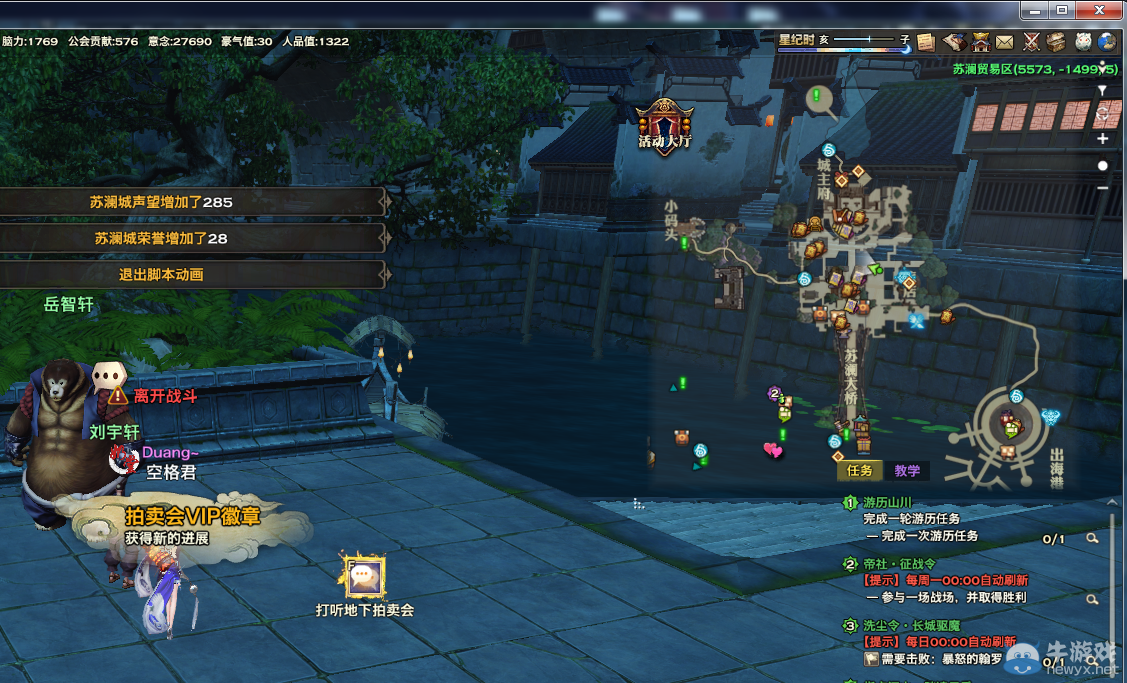
Task: Open the crossed swords icon
Action: pos(1031,42)
